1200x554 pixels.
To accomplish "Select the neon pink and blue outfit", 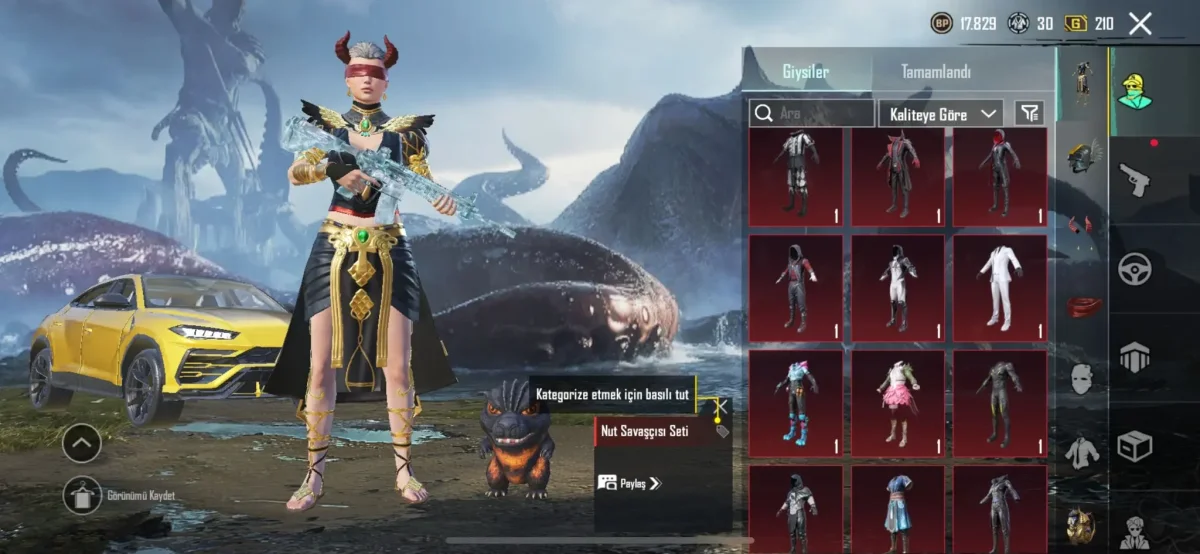I will (796, 402).
